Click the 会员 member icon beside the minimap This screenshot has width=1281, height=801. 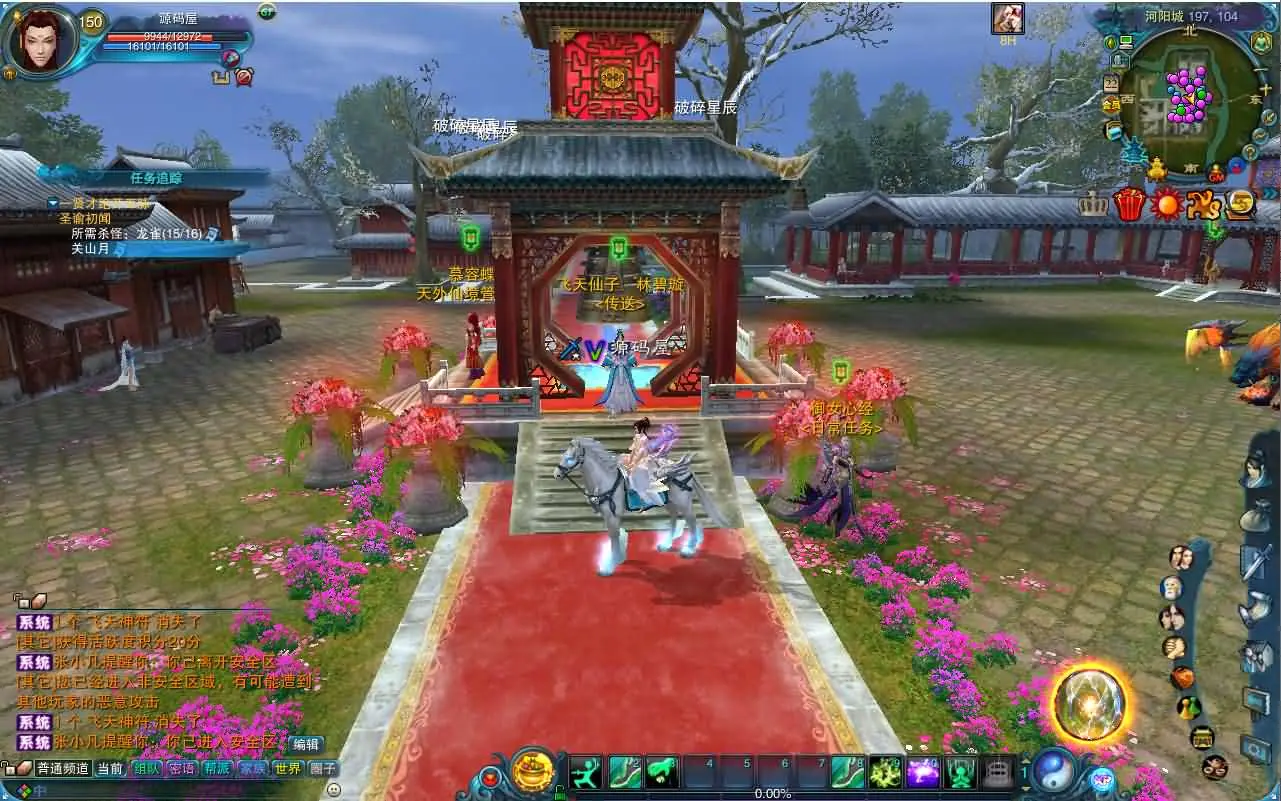pyautogui.click(x=1110, y=102)
